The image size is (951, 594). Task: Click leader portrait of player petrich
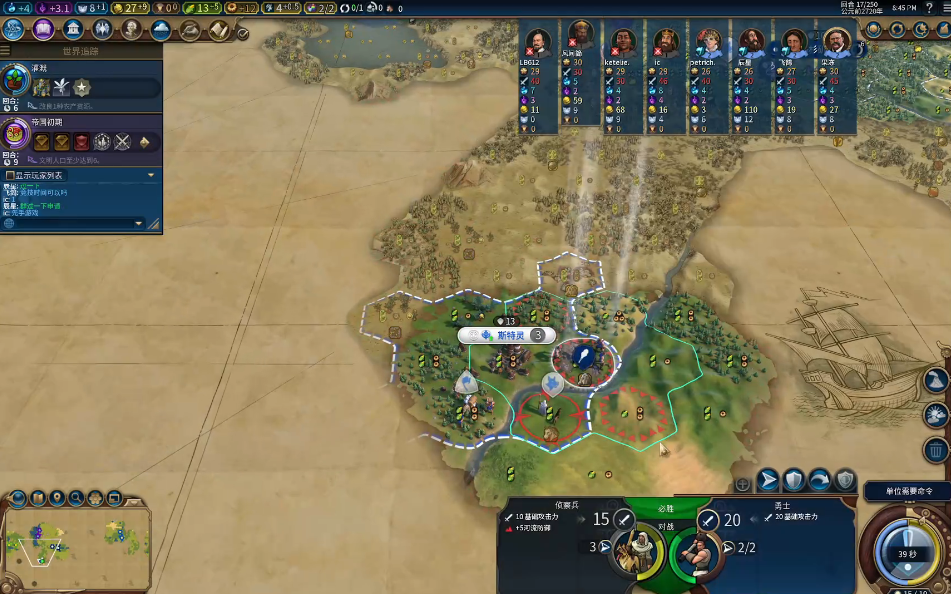(709, 43)
